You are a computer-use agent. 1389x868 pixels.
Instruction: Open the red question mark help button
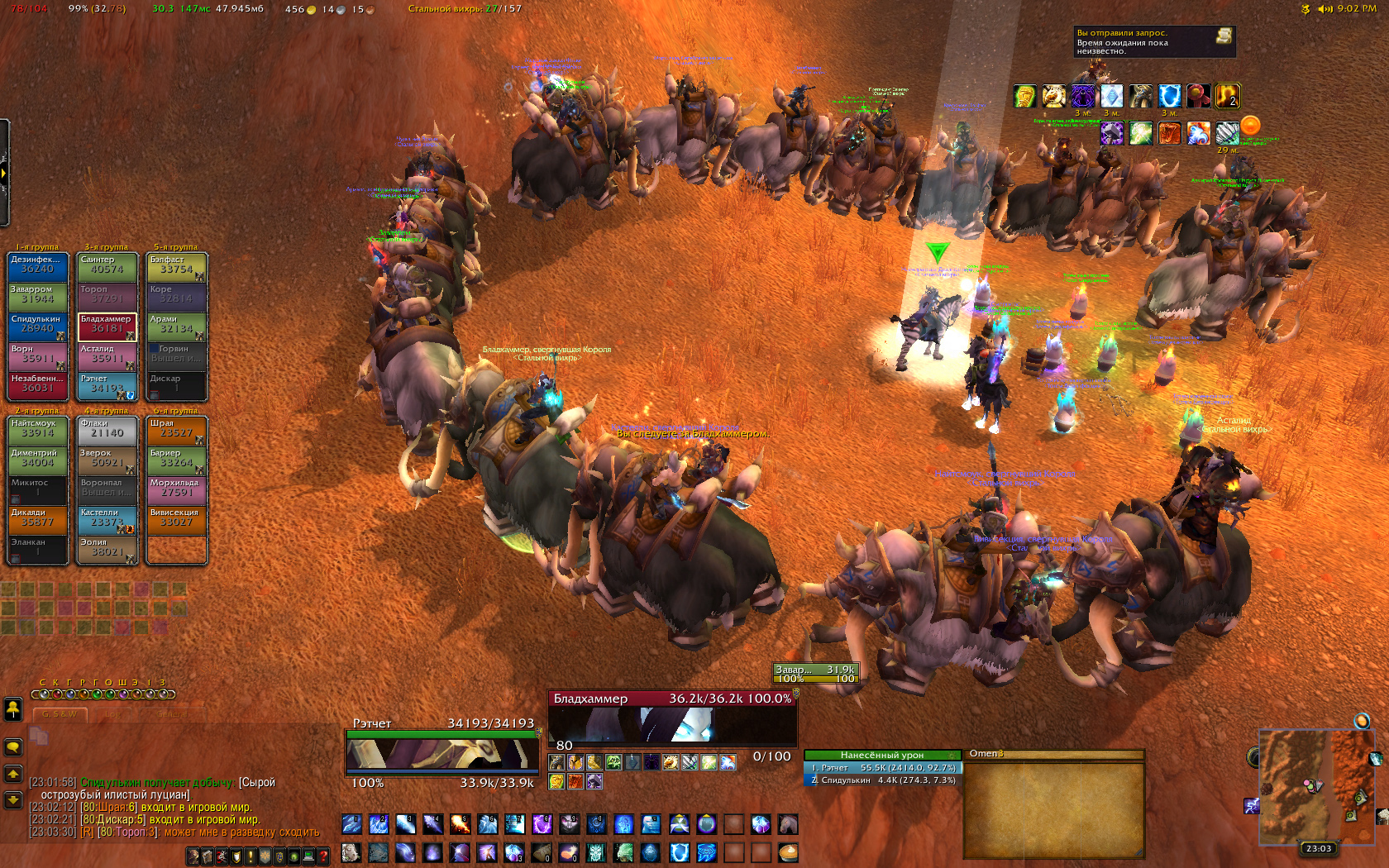pyautogui.click(x=323, y=856)
